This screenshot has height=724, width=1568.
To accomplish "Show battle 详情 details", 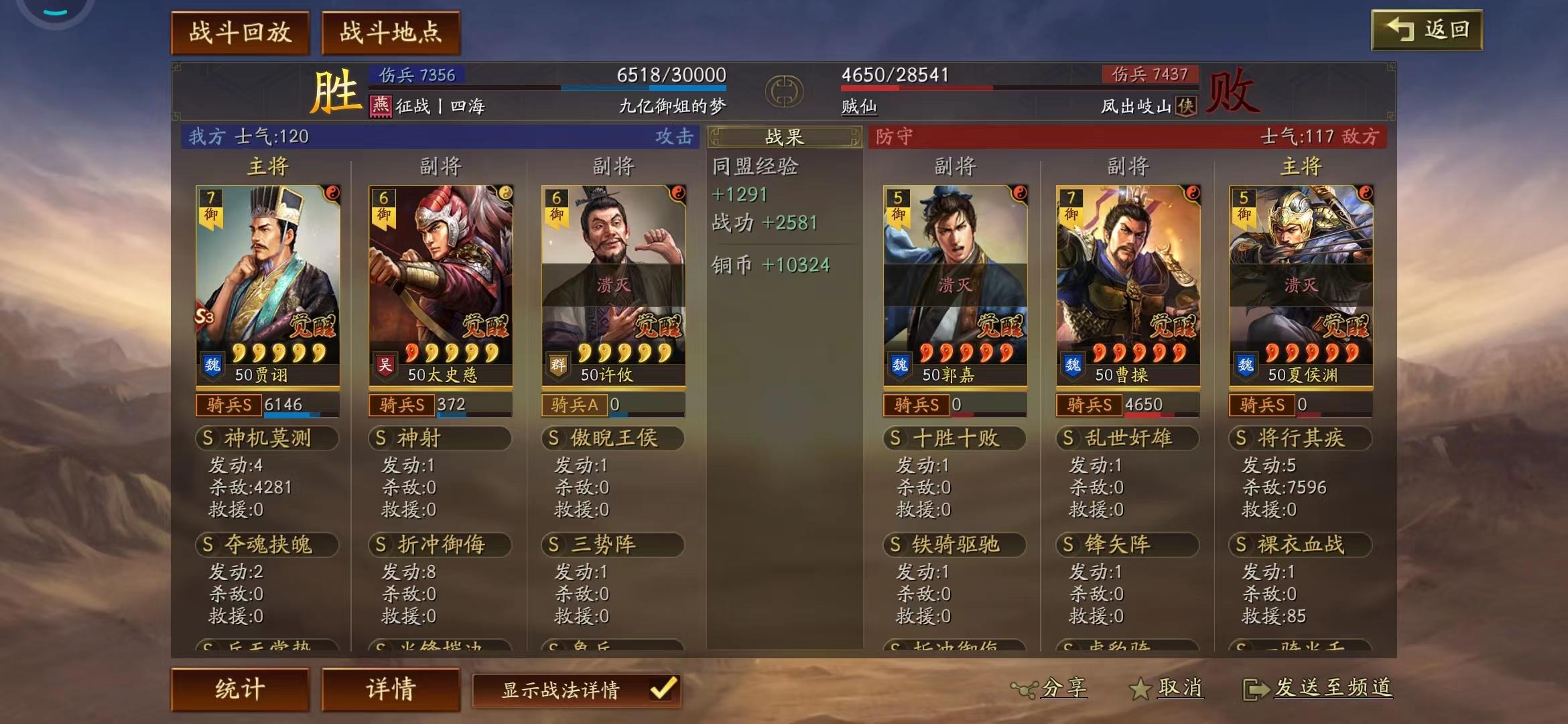I will coord(391,688).
